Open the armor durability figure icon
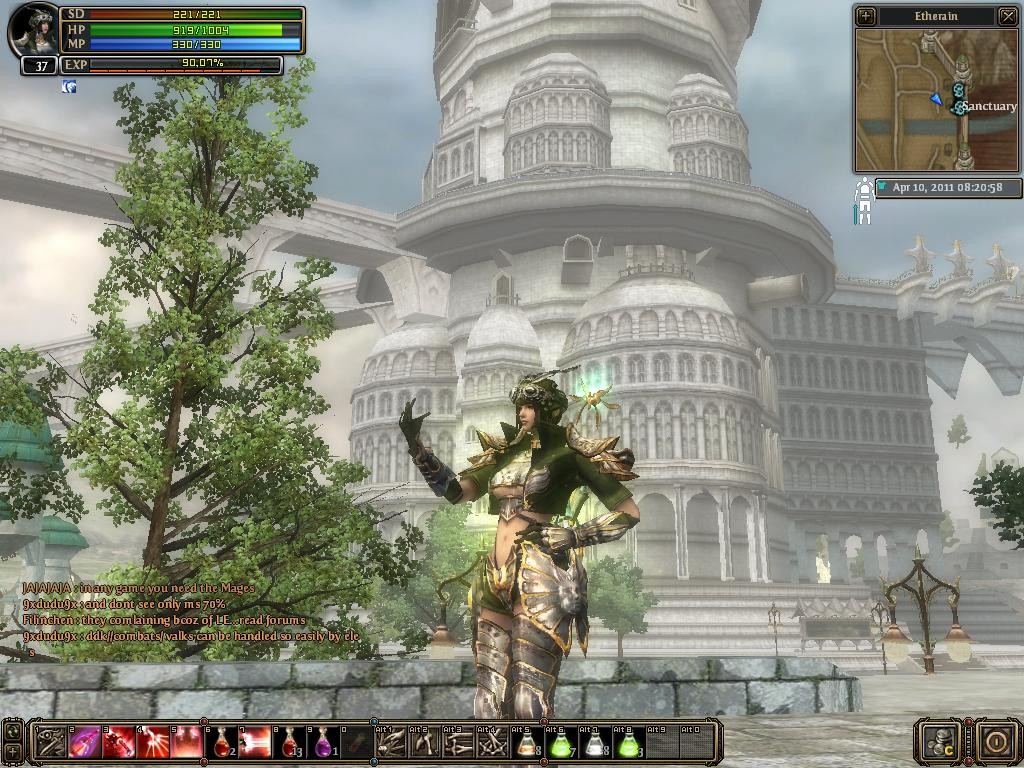Image resolution: width=1024 pixels, height=768 pixels. click(x=863, y=200)
